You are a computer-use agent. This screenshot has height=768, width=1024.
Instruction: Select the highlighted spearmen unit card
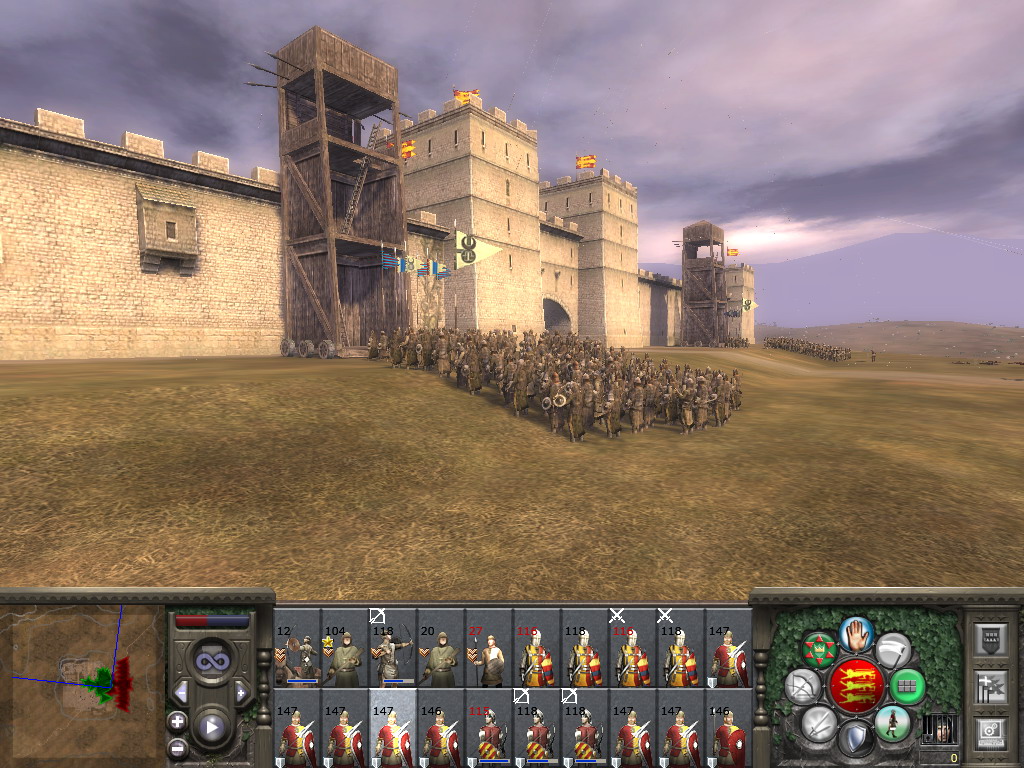(393, 727)
